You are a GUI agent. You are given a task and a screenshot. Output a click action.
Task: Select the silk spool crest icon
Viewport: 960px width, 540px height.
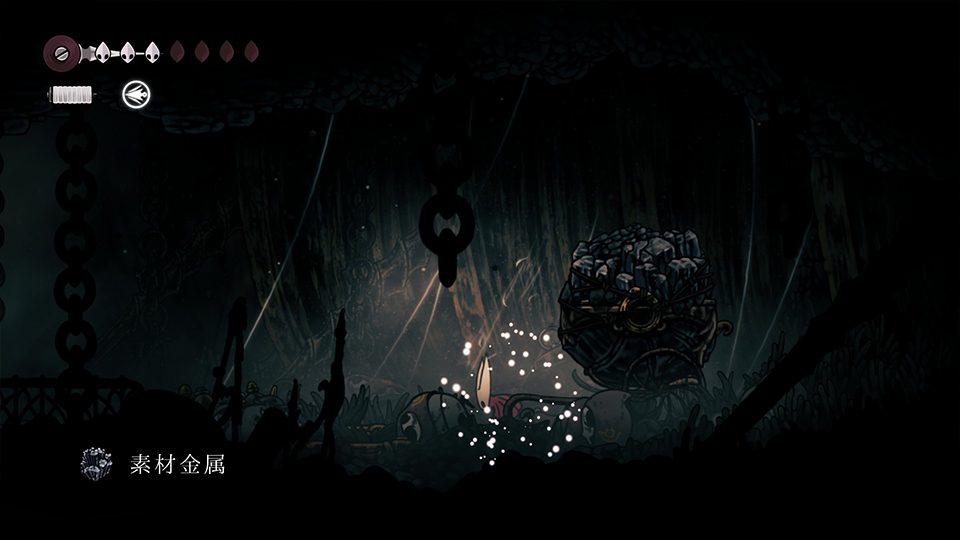[x=61, y=51]
